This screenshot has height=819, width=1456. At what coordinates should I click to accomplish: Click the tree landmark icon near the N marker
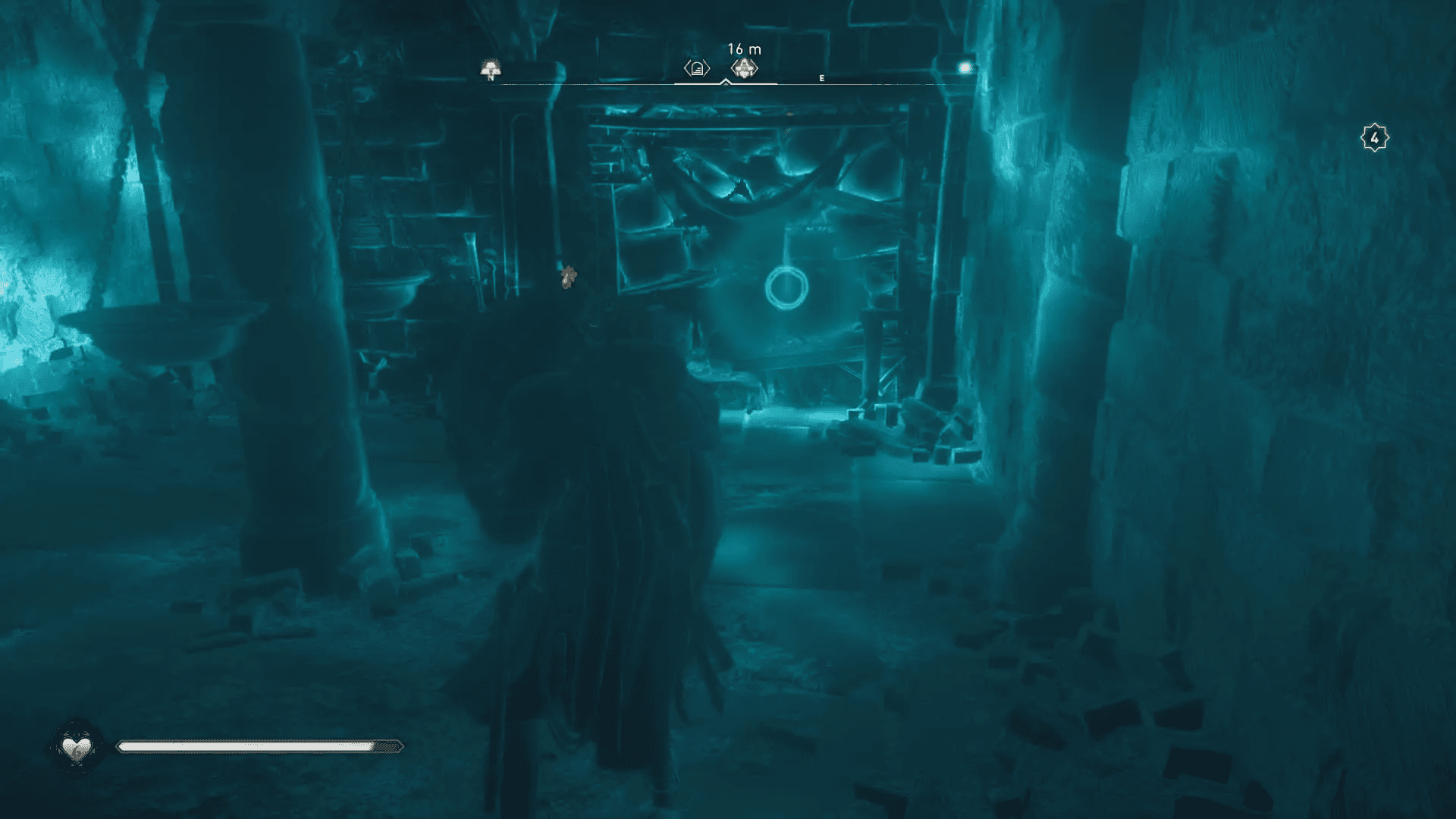point(491,68)
